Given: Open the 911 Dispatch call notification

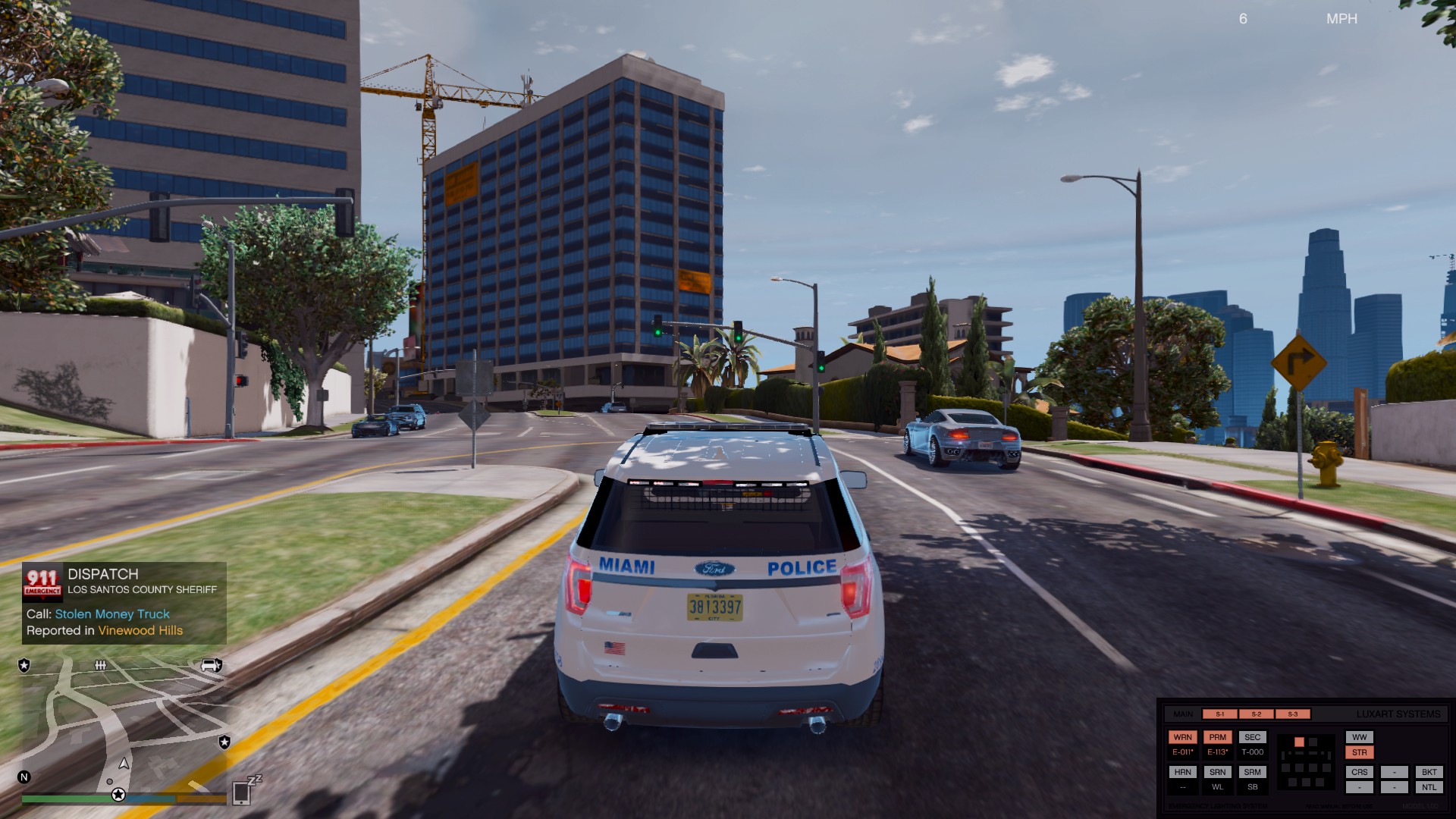Looking at the screenshot, I should tap(124, 603).
